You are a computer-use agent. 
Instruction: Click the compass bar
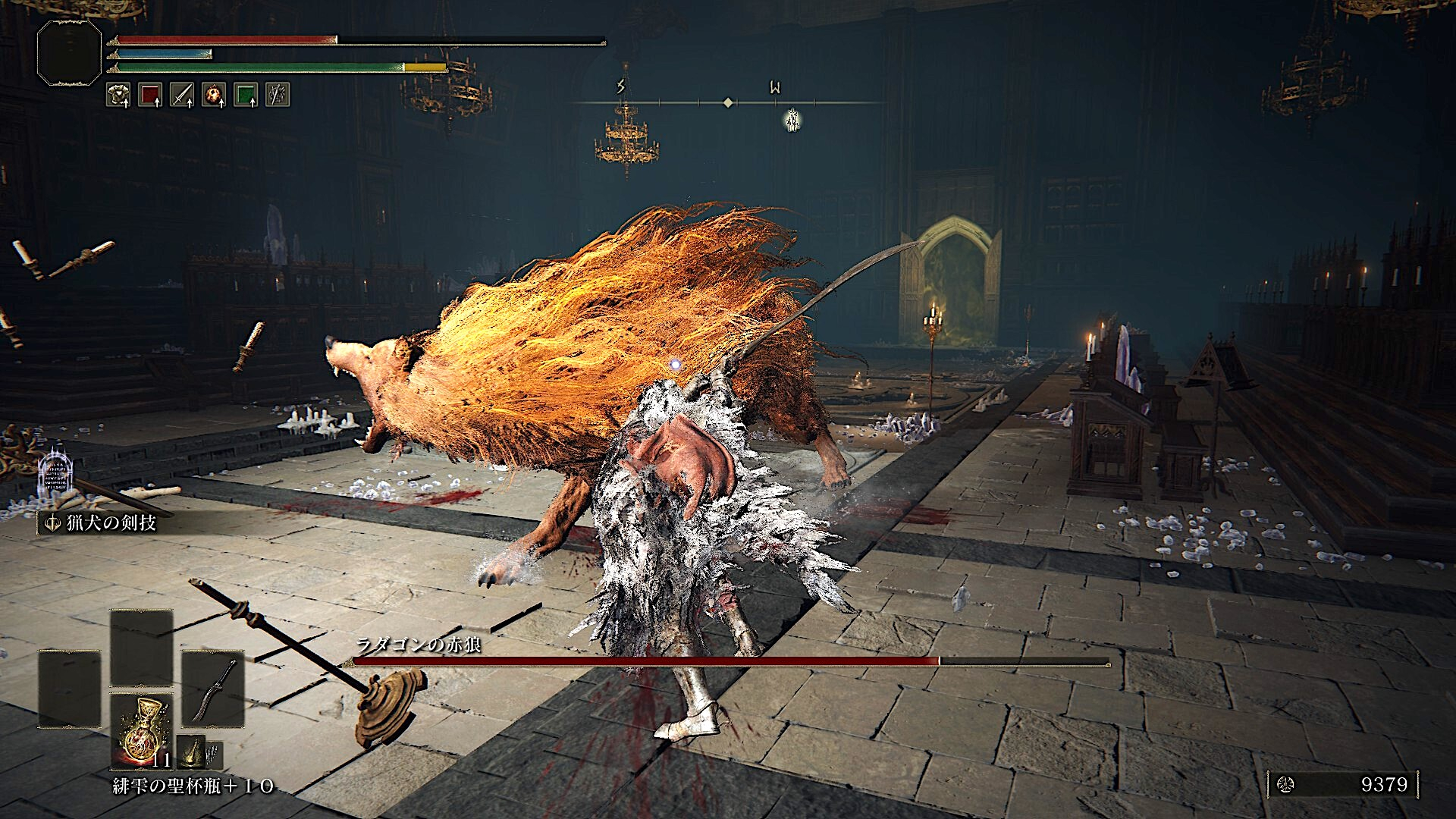point(727,102)
